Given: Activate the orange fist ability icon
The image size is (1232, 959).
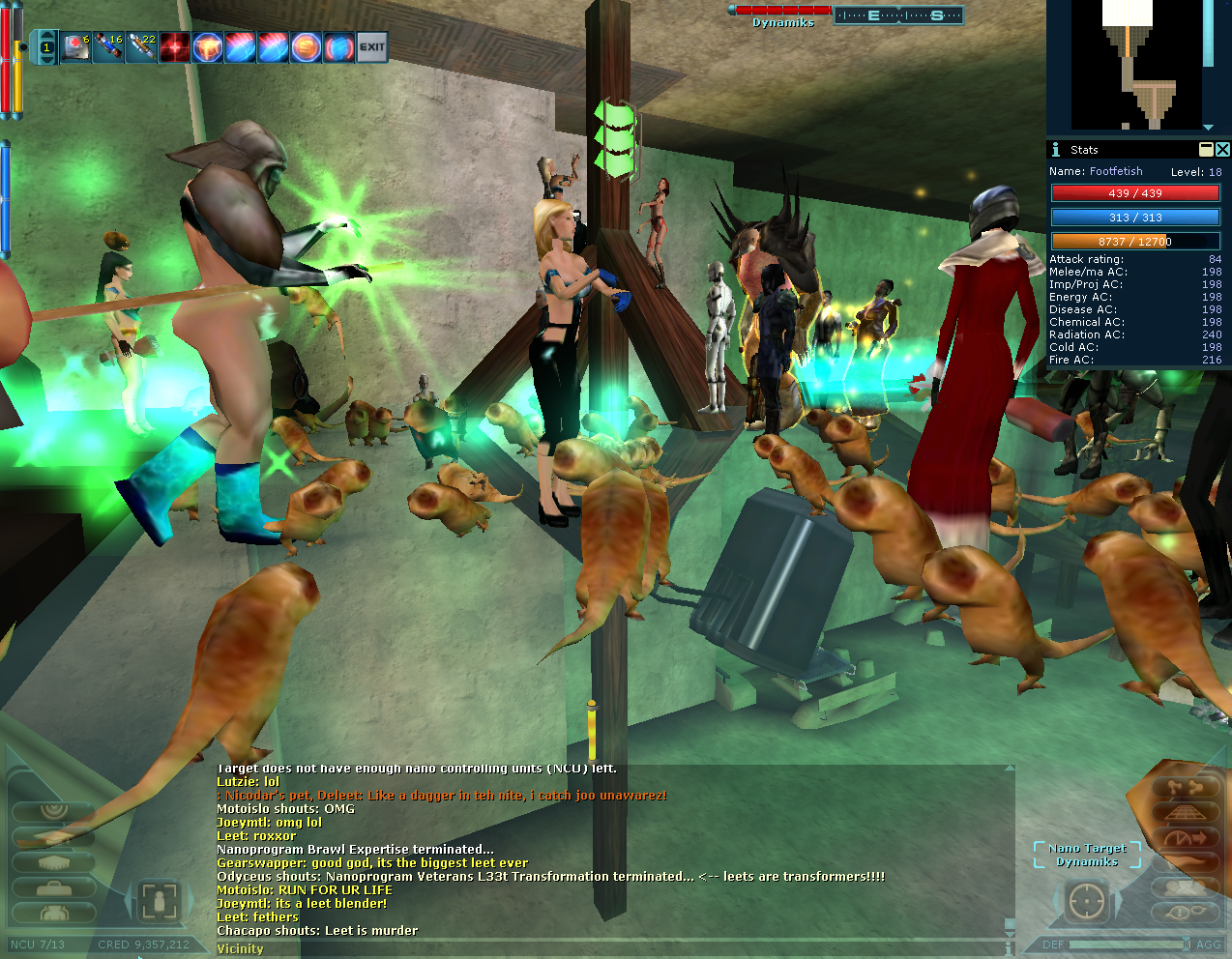Looking at the screenshot, I should tap(207, 47).
